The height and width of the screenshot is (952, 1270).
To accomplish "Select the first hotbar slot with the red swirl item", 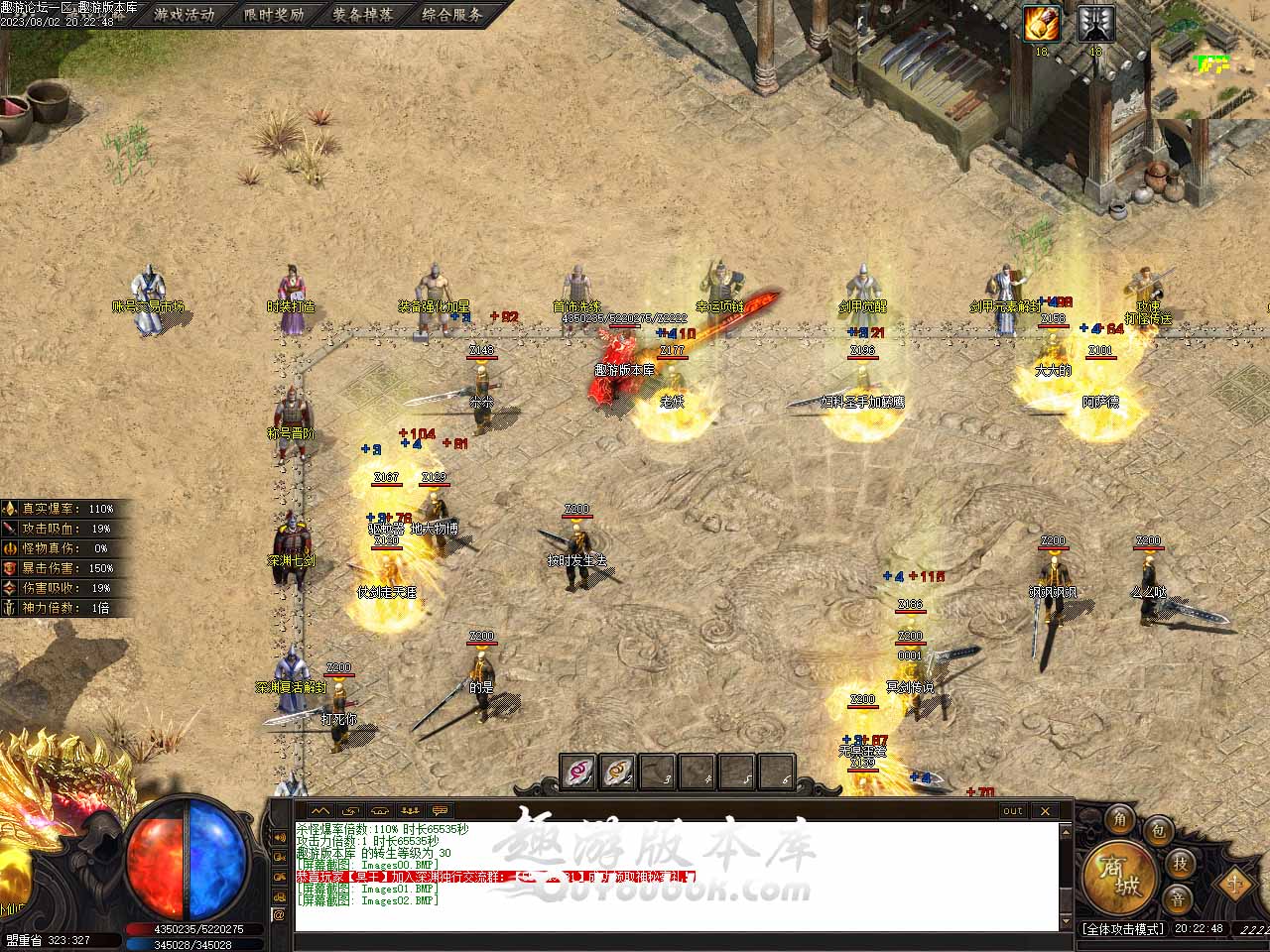I will click(x=579, y=772).
